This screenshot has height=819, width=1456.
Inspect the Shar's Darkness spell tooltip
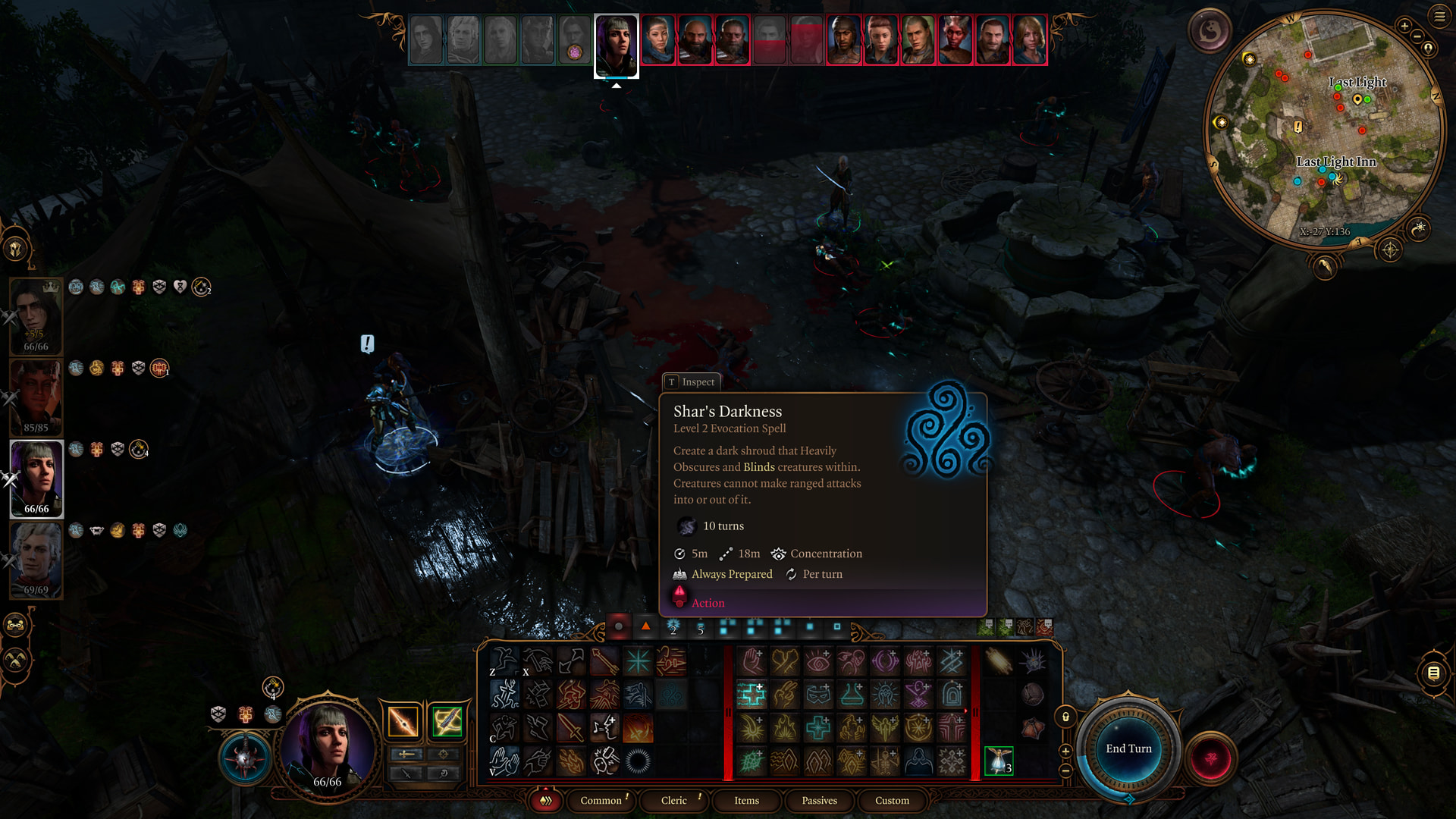[691, 382]
